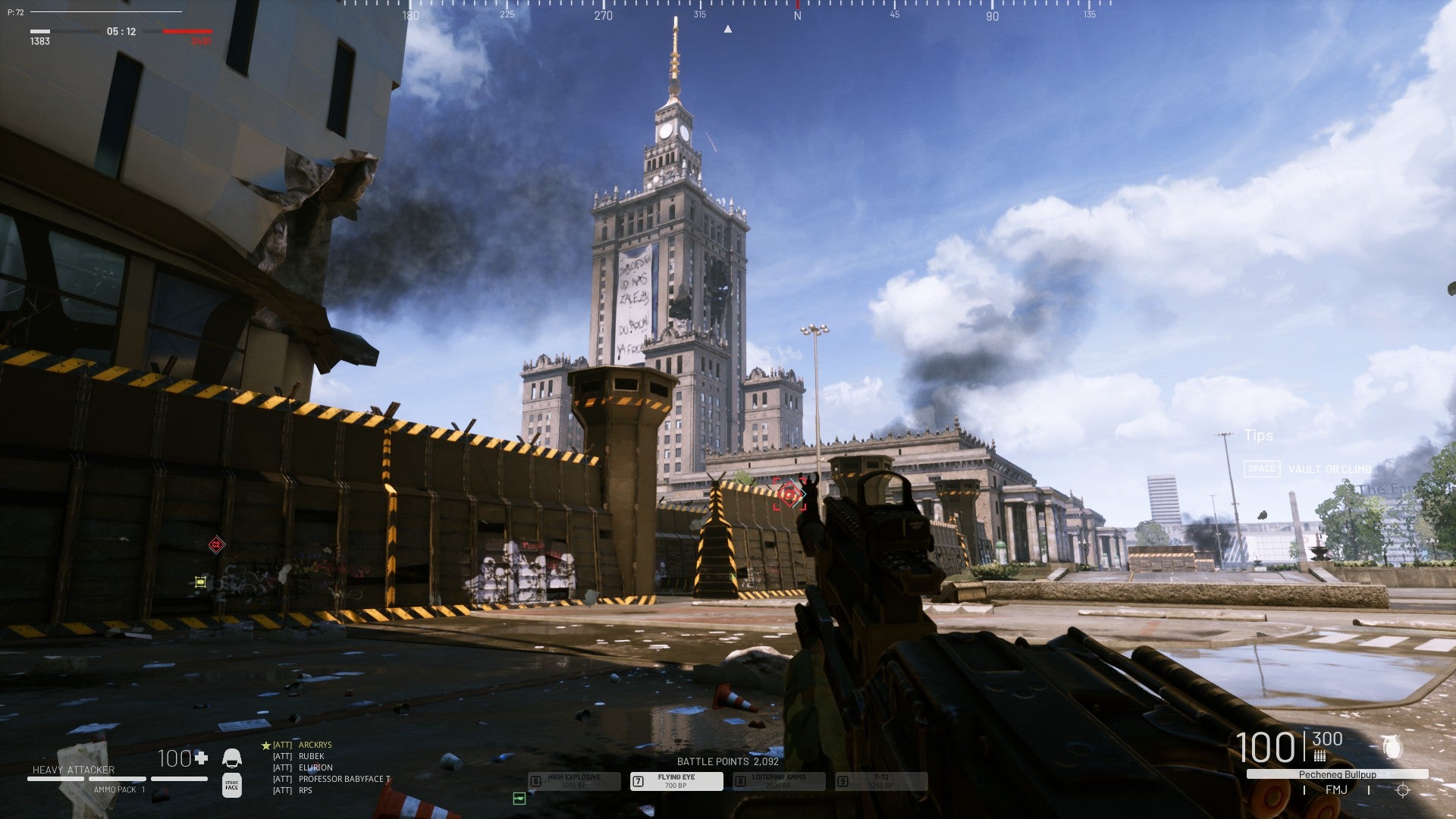Open the FMJ ammunition type selector

[1337, 790]
